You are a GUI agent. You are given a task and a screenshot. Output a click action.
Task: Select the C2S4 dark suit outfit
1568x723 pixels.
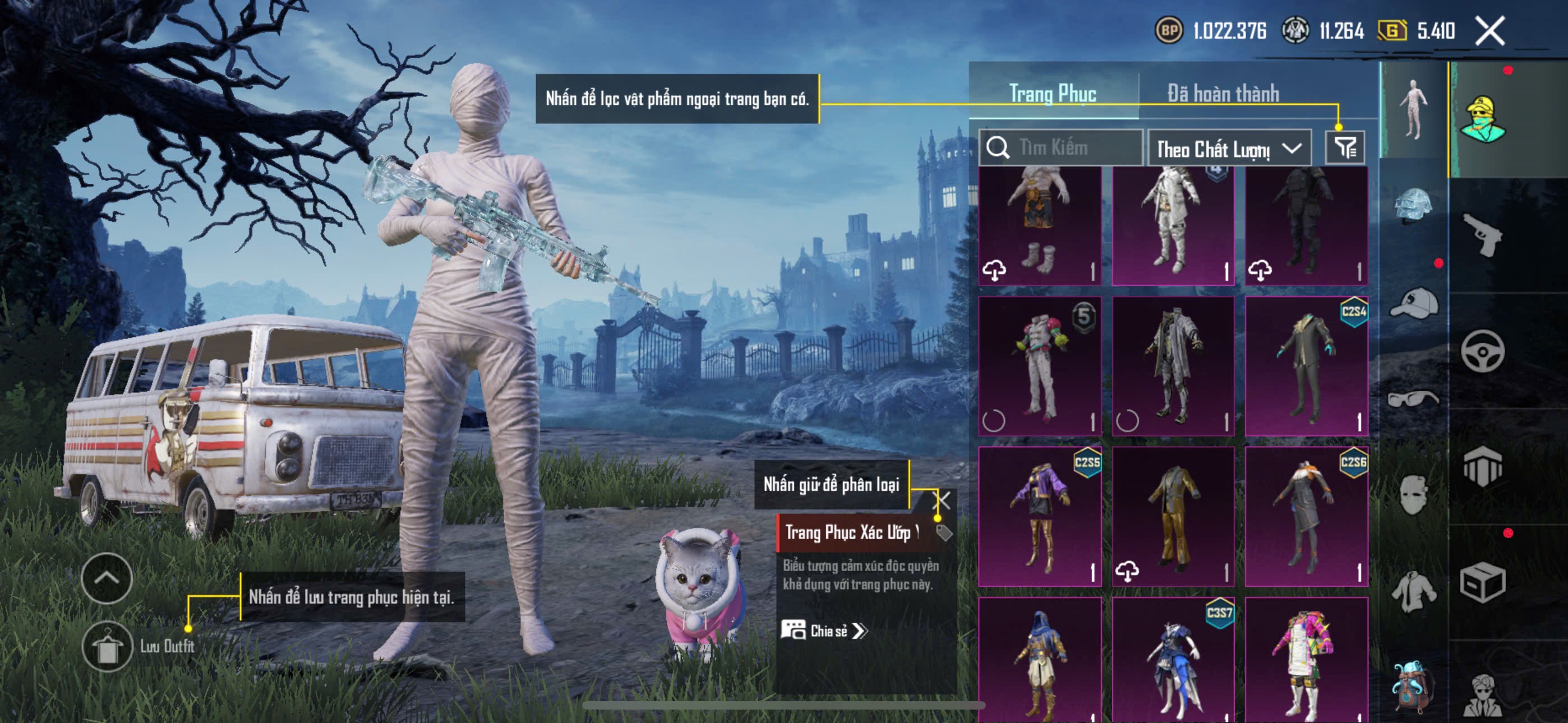click(1306, 366)
